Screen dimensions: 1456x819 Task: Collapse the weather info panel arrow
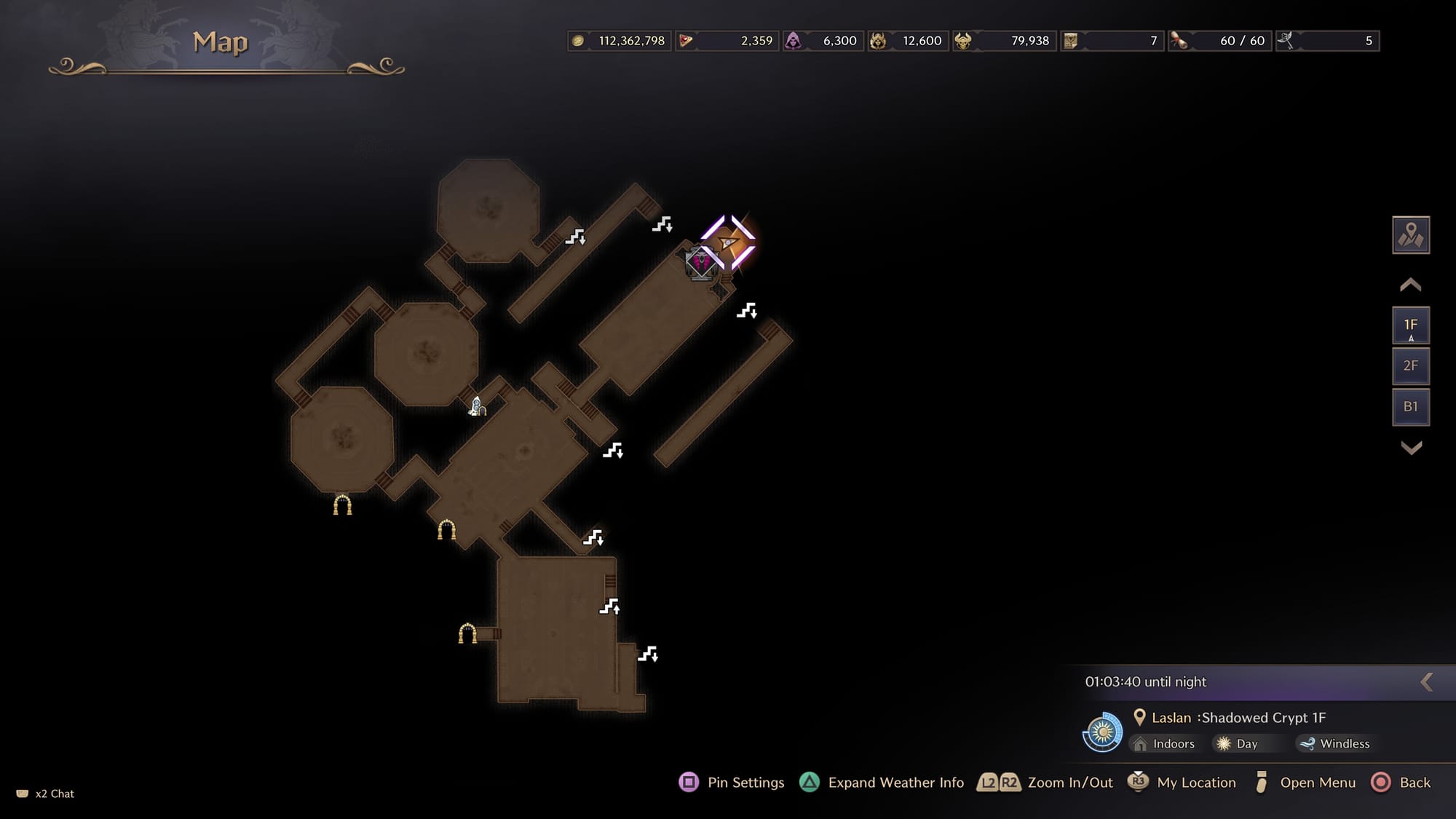pyautogui.click(x=1427, y=682)
